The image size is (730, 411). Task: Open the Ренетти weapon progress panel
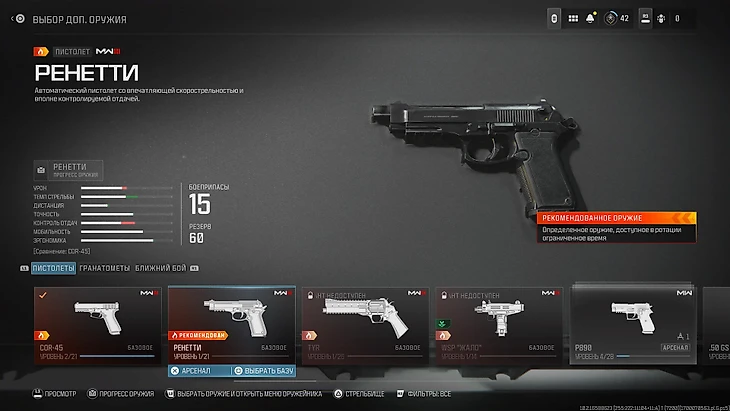(x=69, y=169)
